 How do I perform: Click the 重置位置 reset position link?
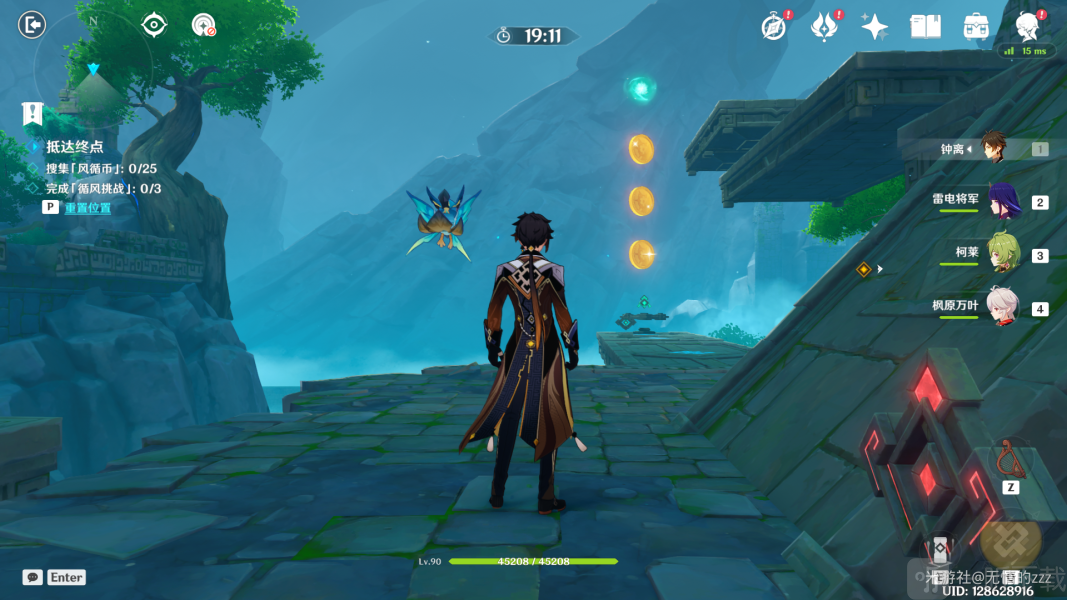pyautogui.click(x=88, y=208)
